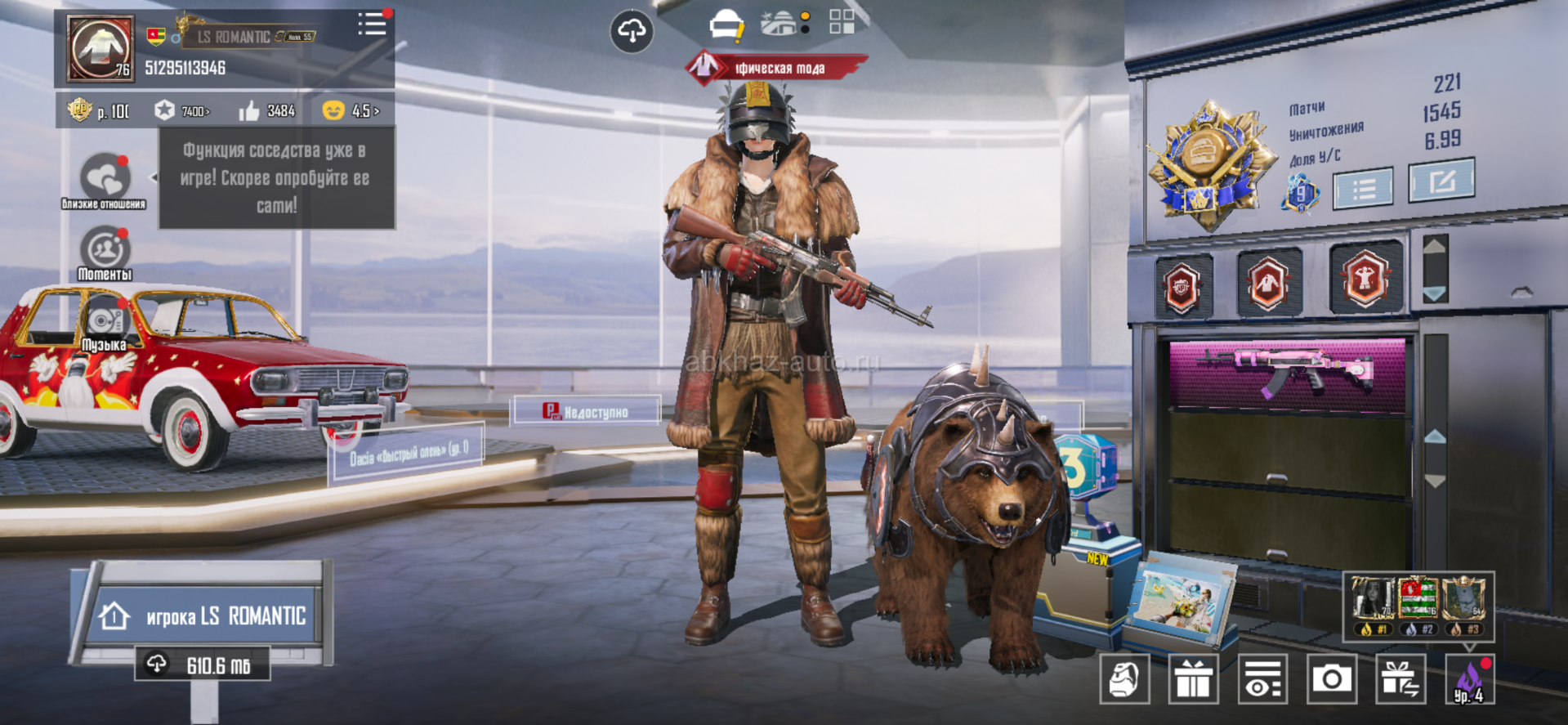This screenshot has height=725, width=1568.
Task: Click the edit pencil button in stats panel
Action: tap(1441, 181)
